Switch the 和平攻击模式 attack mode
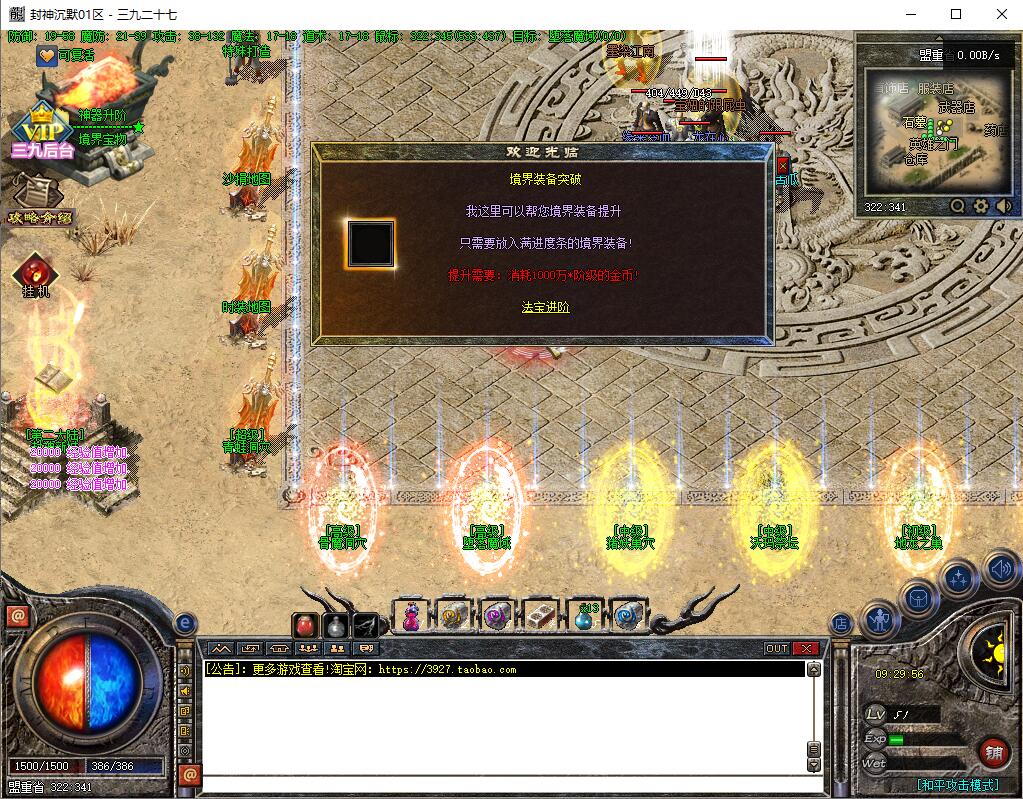Image resolution: width=1023 pixels, height=799 pixels. (957, 785)
